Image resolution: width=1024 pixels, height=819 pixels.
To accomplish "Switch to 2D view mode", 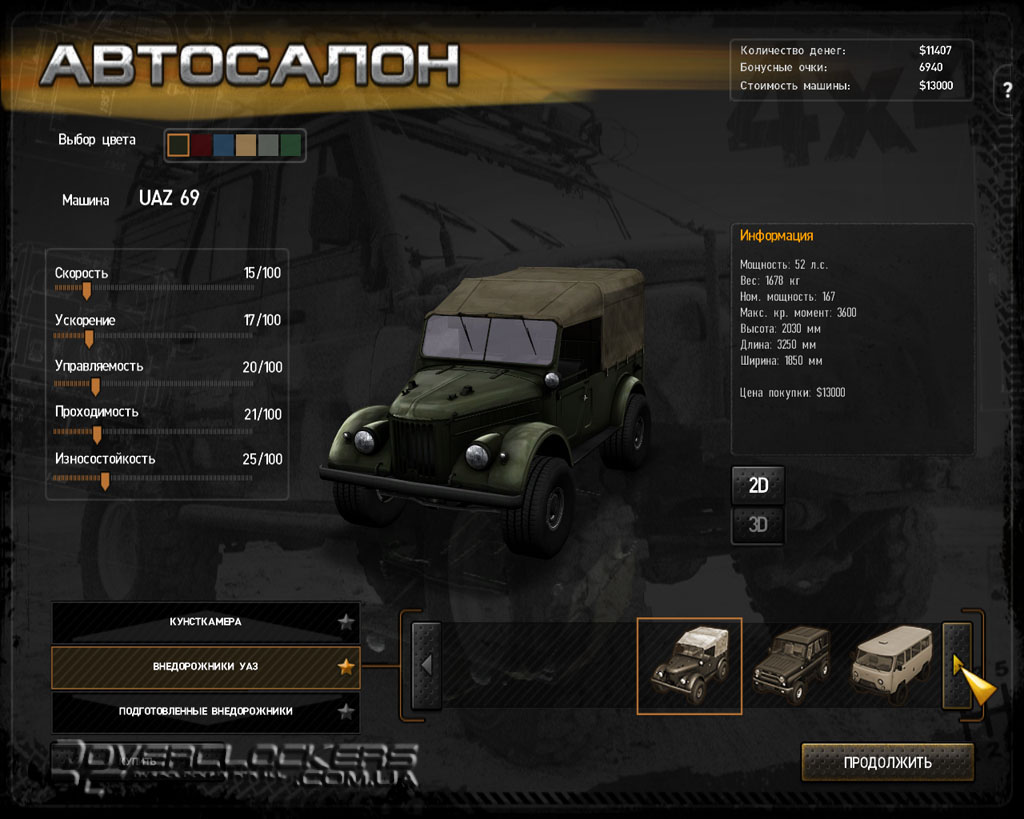I will click(x=758, y=486).
